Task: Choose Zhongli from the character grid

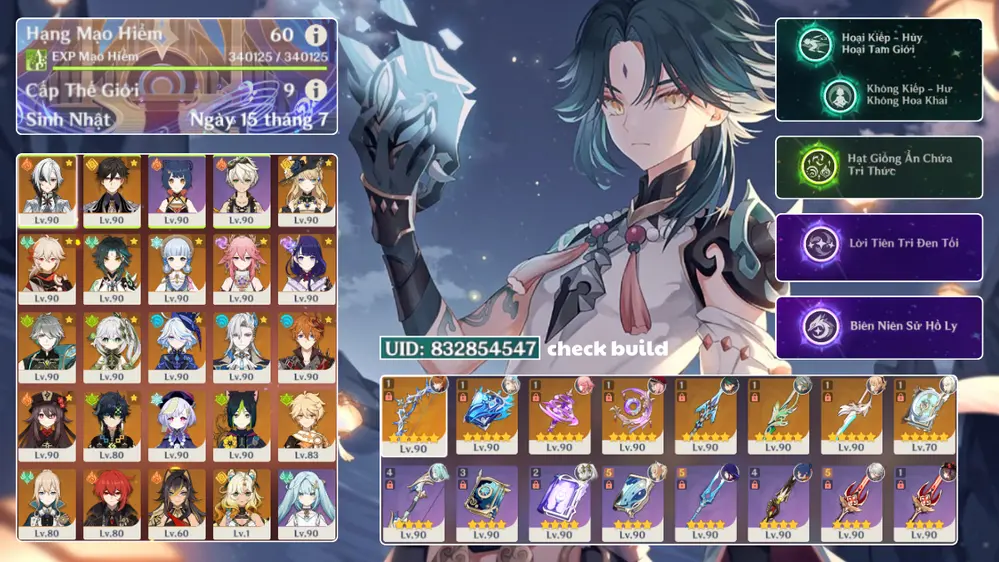Action: coord(114,188)
